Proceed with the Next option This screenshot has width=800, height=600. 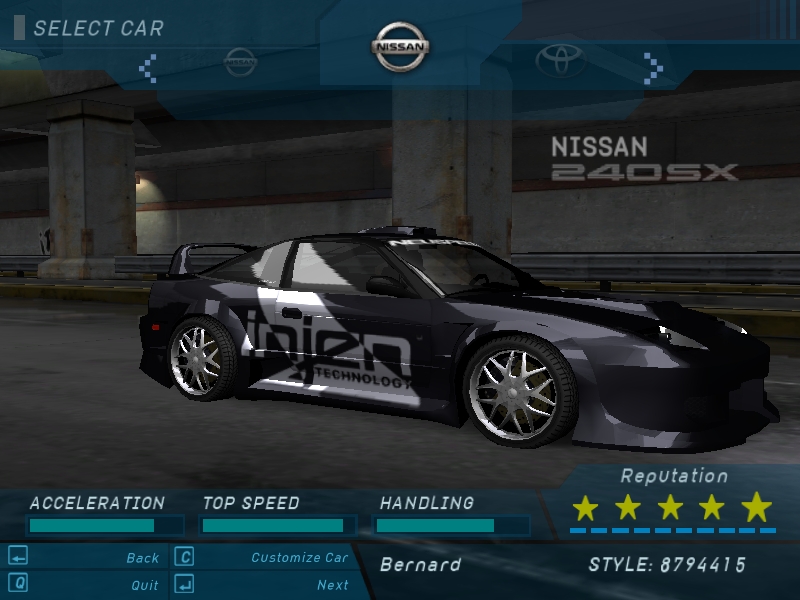coord(332,585)
